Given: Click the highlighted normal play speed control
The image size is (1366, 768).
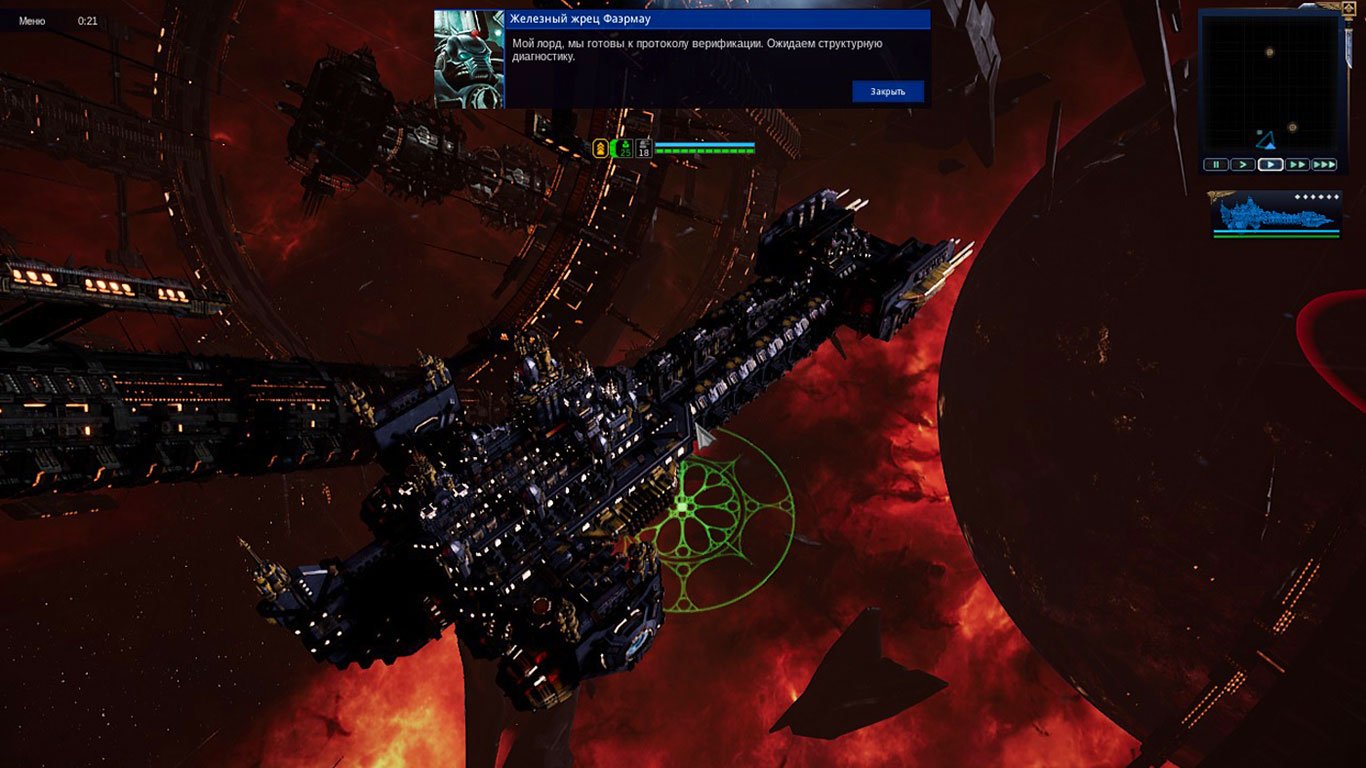Looking at the screenshot, I should coord(1271,164).
